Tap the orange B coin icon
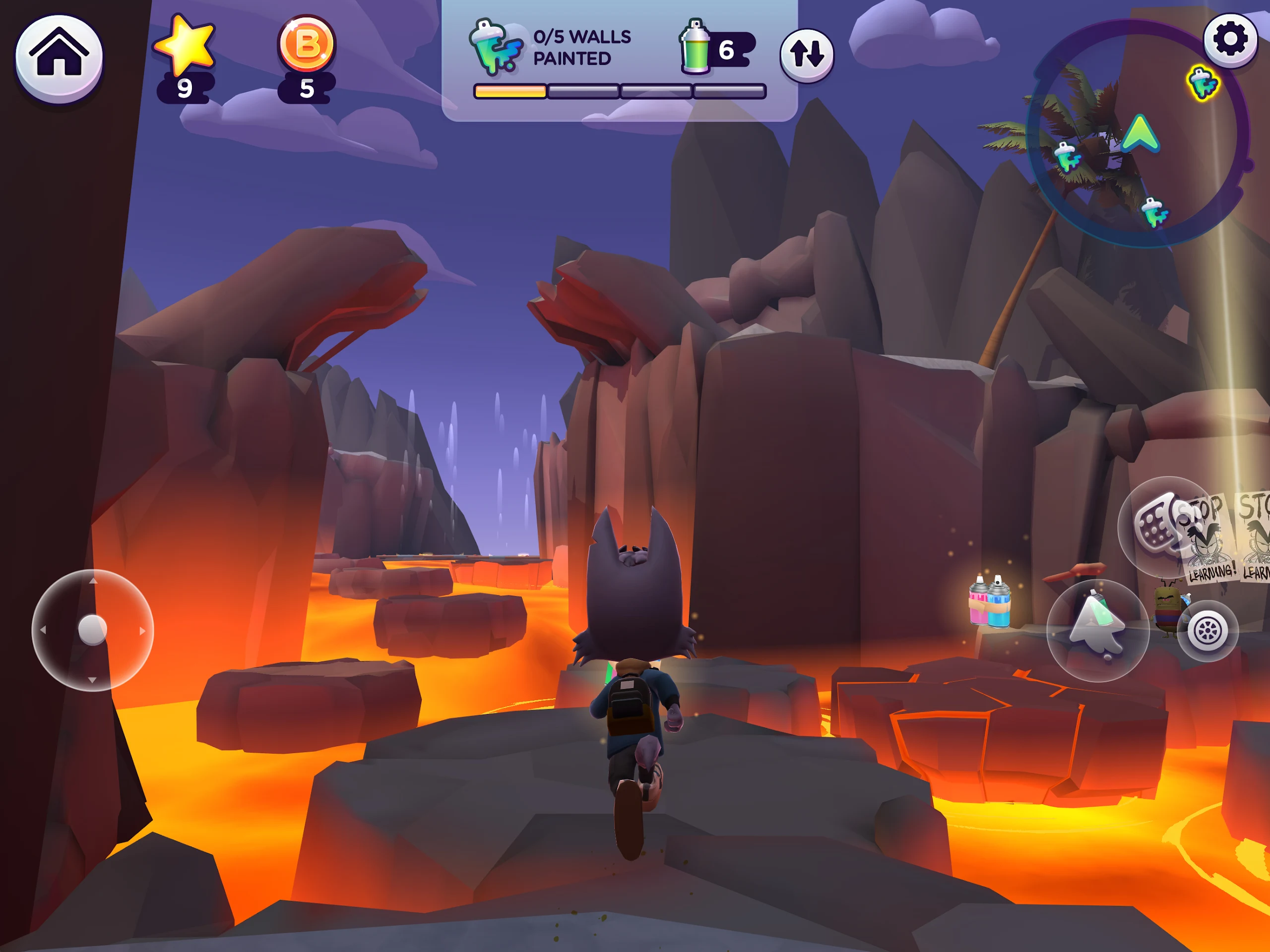The image size is (1270, 952). click(307, 44)
